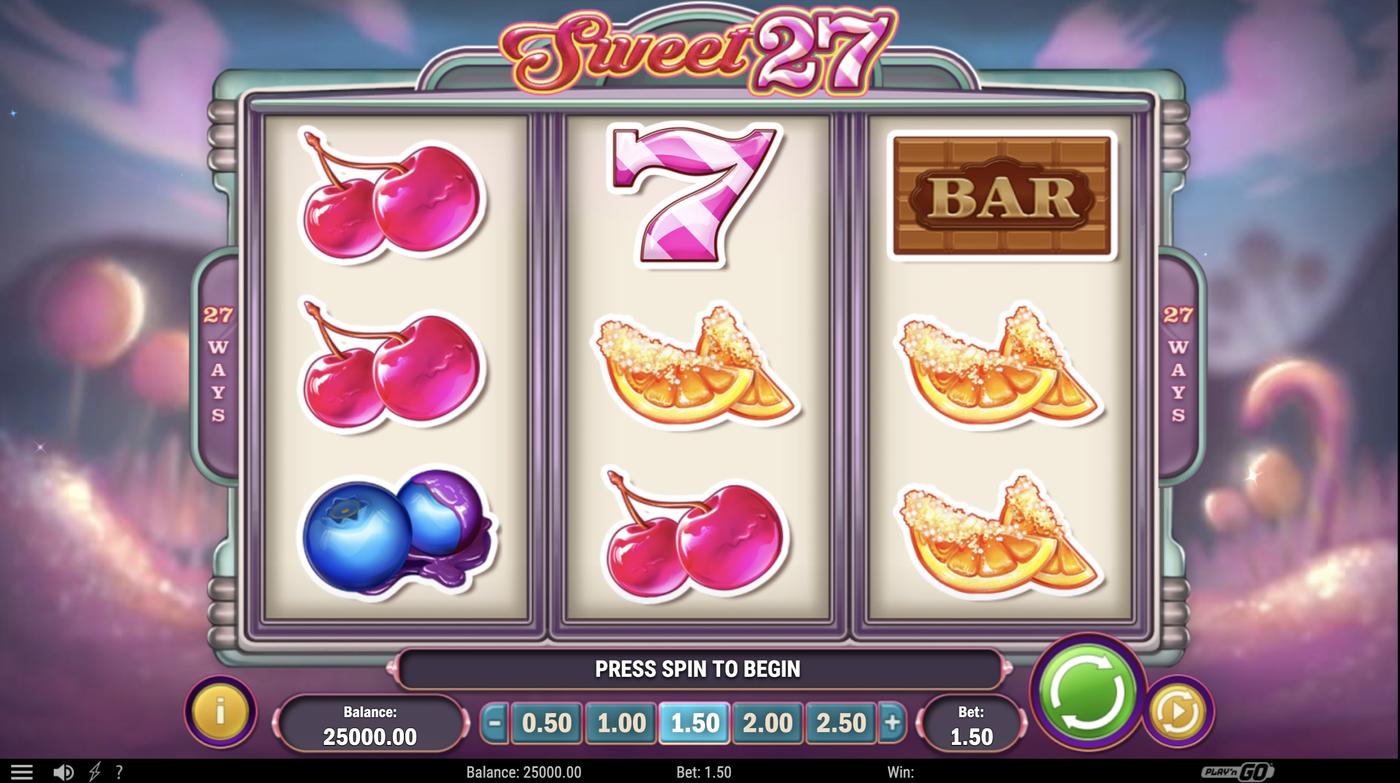
Task: Select the 2.00 bet chip
Action: [767, 721]
